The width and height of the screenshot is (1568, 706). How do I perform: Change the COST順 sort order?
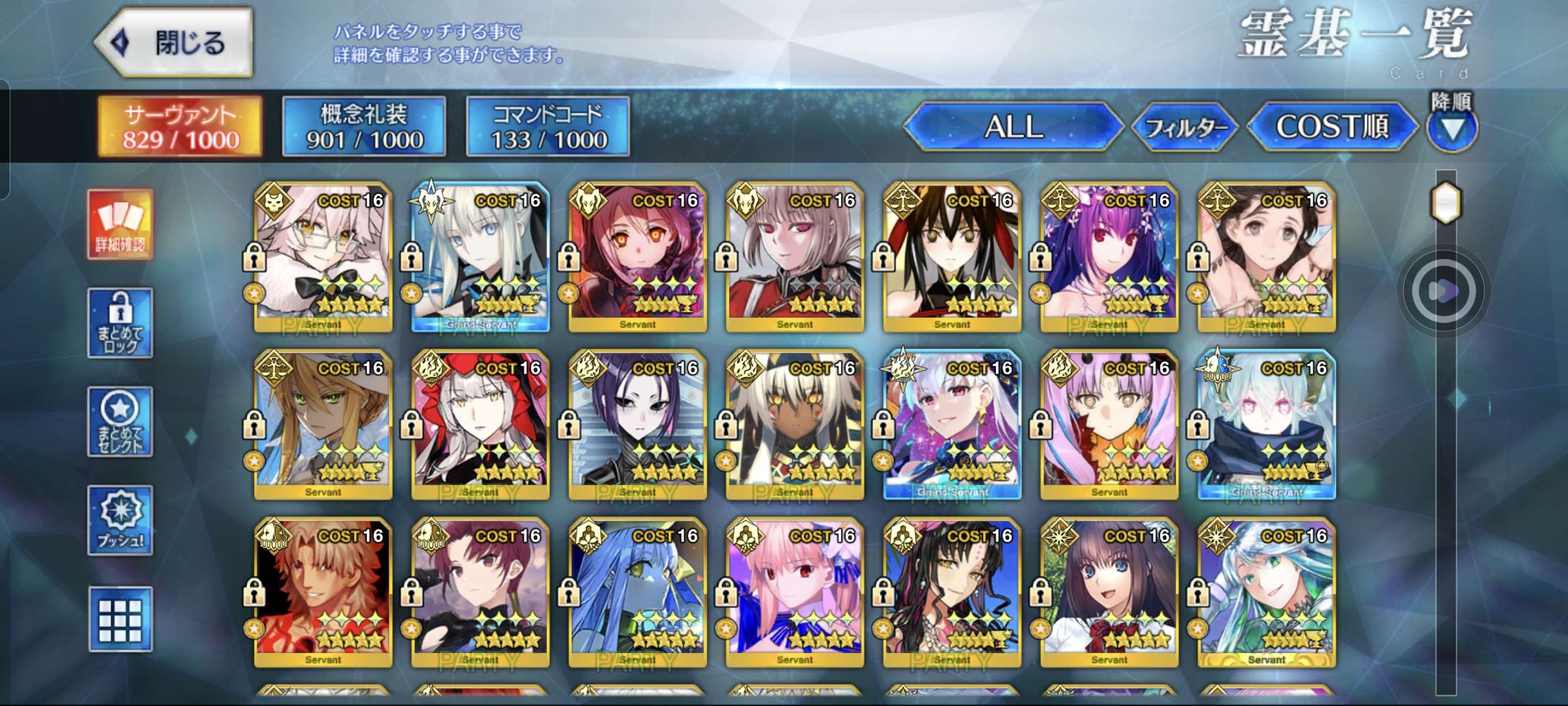pos(1332,126)
